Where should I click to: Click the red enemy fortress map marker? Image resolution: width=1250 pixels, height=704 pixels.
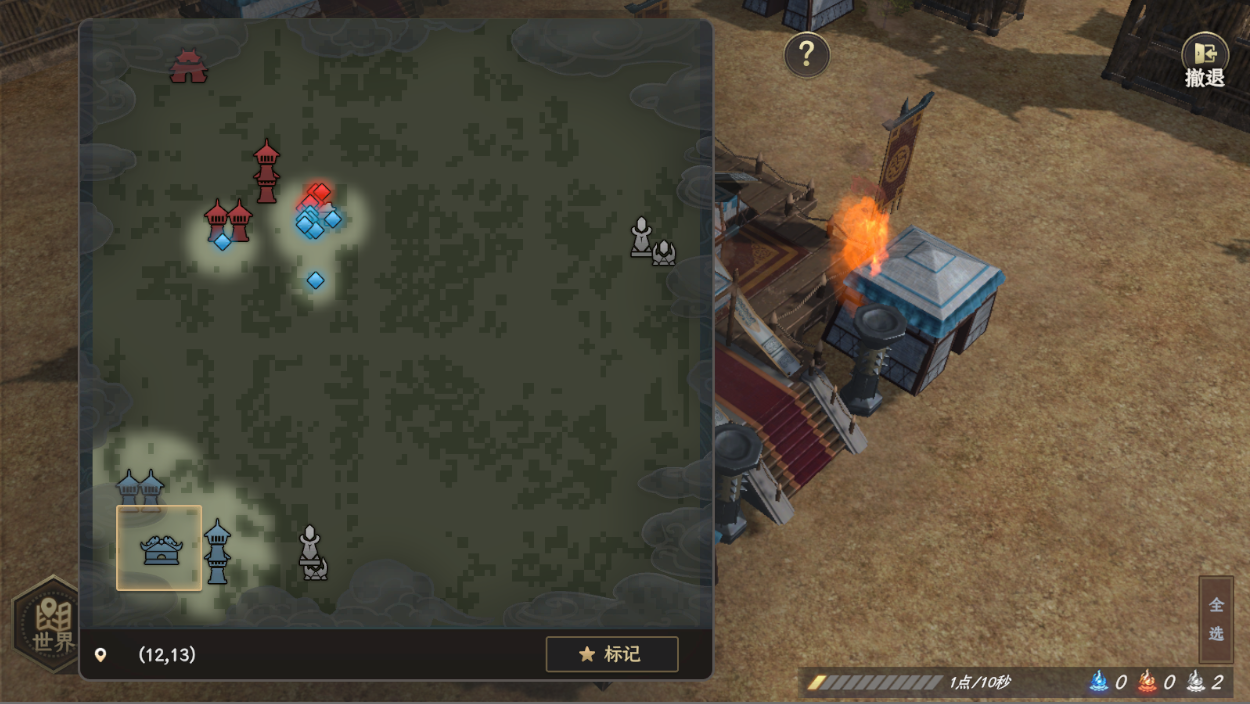[188, 66]
